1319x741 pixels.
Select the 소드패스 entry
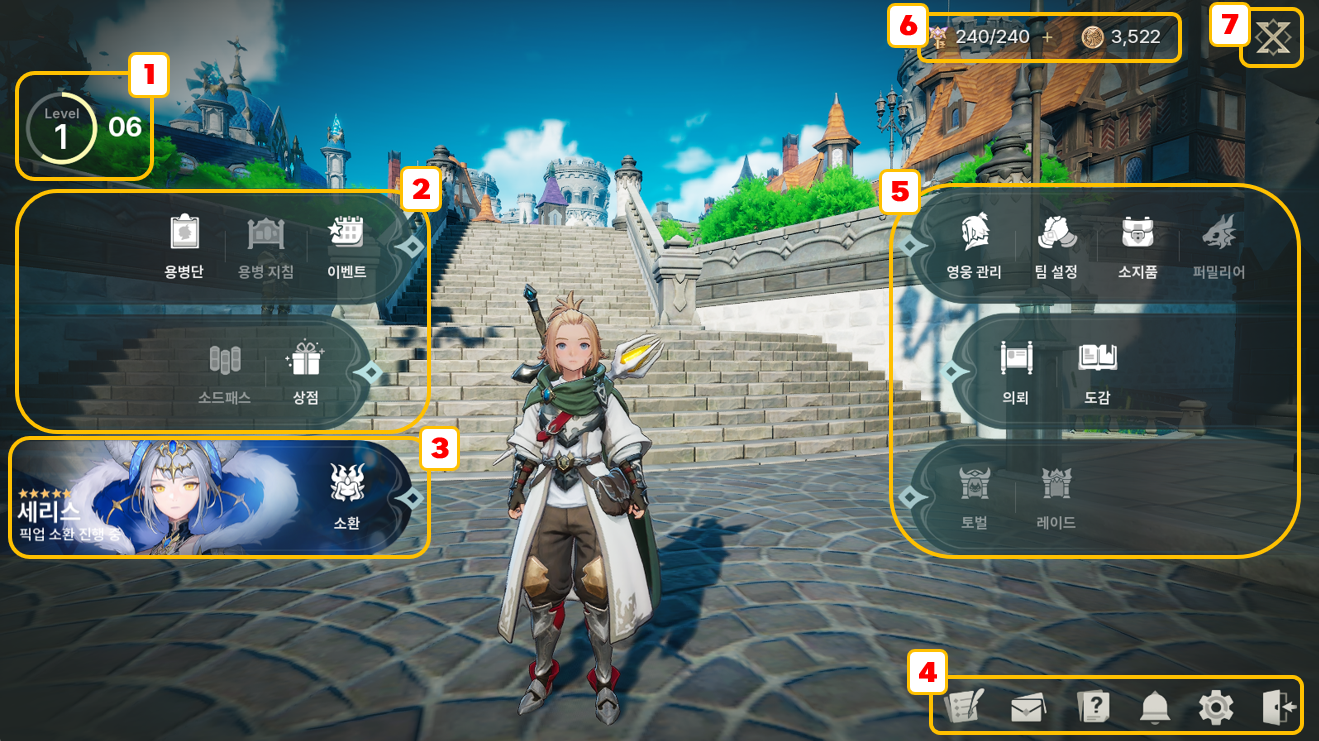pos(225,371)
